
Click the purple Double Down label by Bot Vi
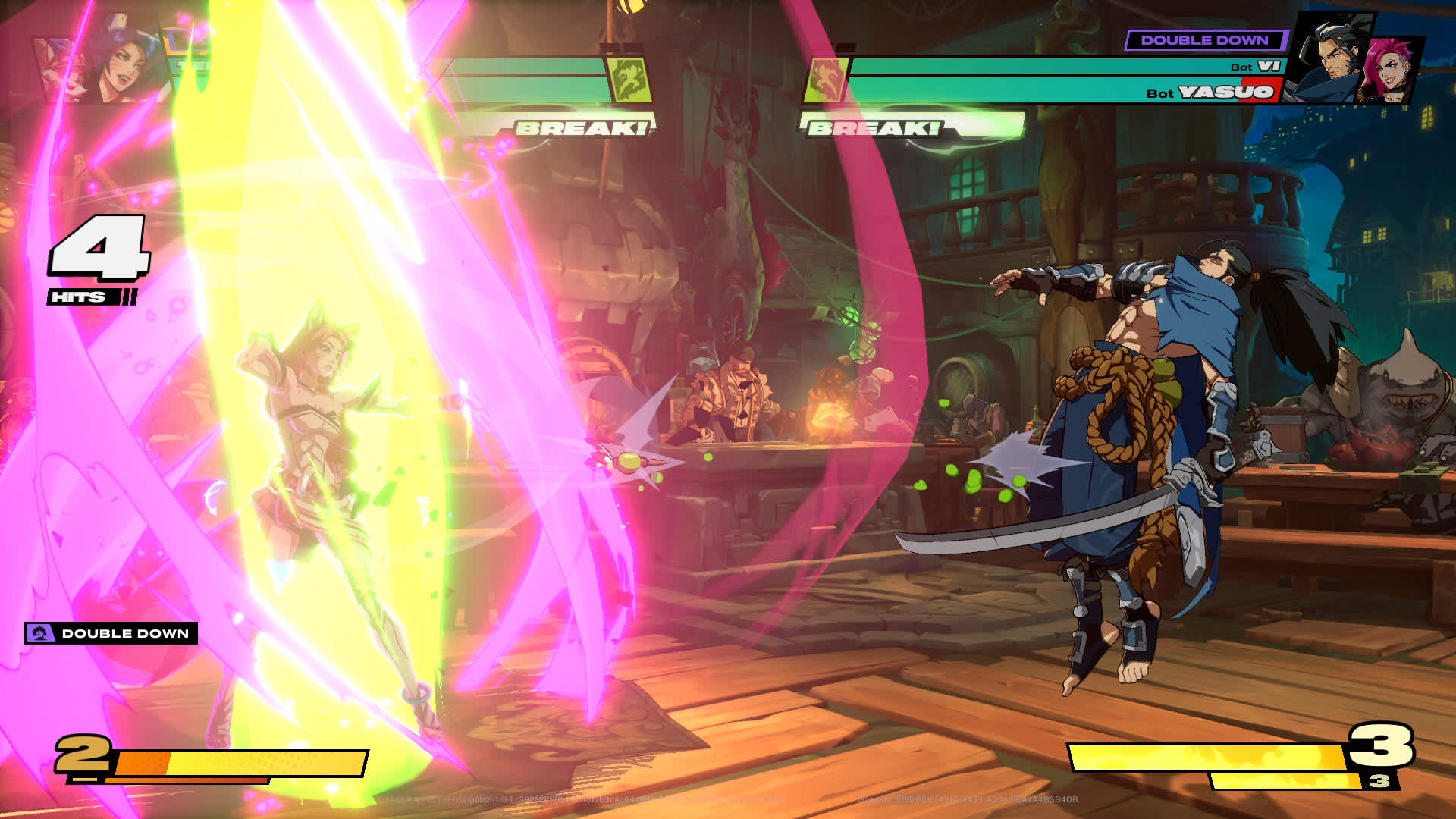[1204, 40]
